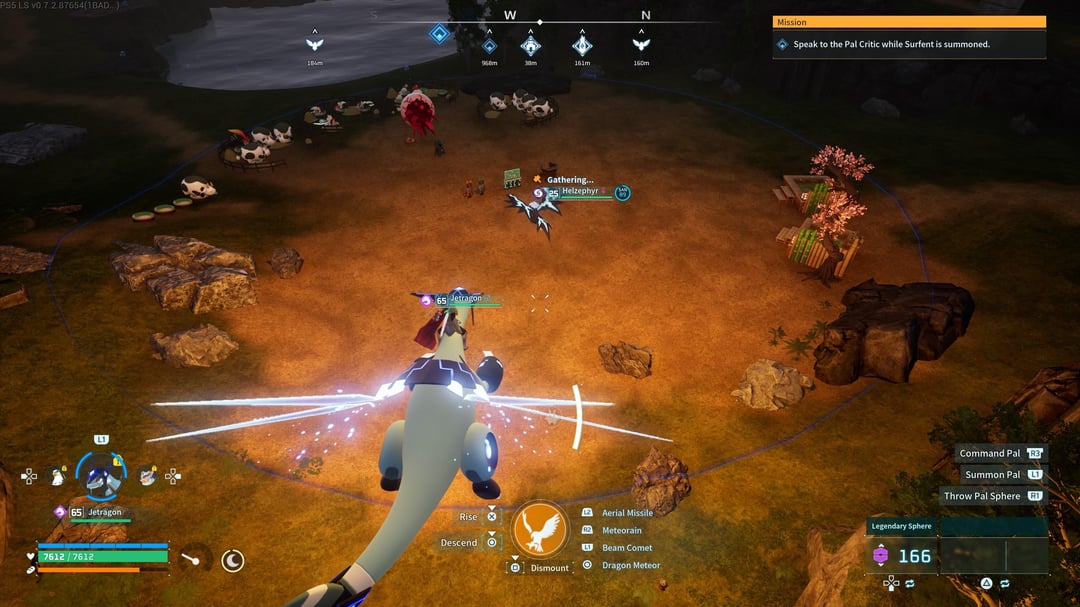Select the compass marker at 968m
Viewport: 1080px width, 607px height.
pyautogui.click(x=489, y=45)
